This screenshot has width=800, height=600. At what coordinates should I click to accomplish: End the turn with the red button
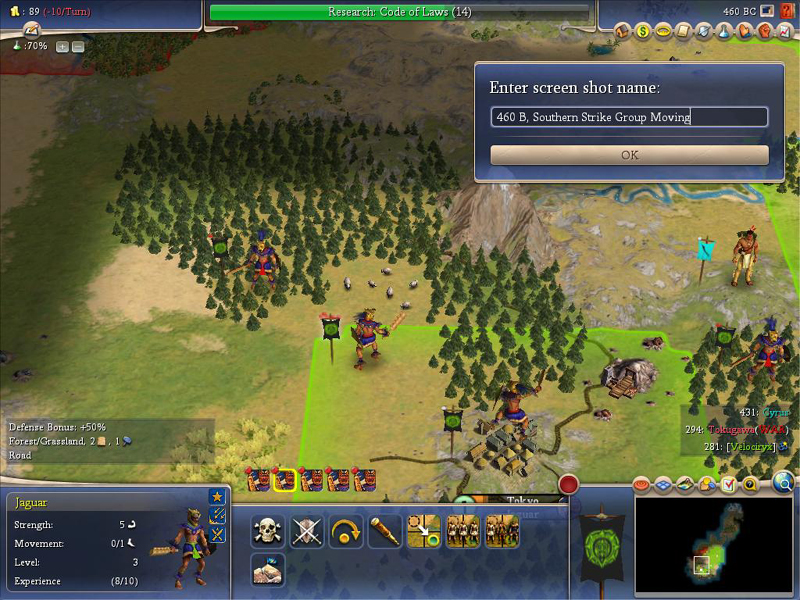[x=569, y=485]
